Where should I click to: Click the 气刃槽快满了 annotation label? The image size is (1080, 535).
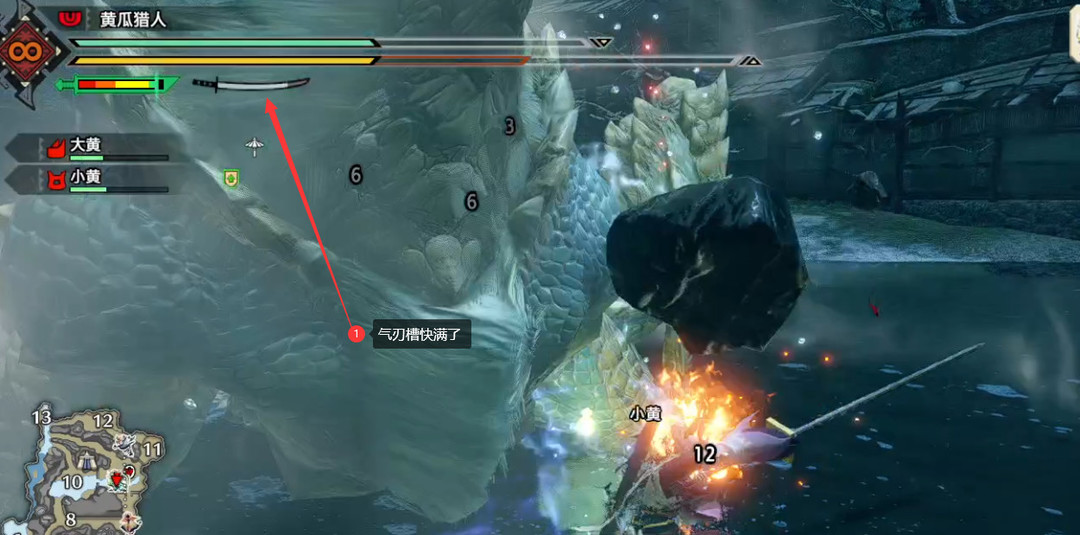[420, 334]
